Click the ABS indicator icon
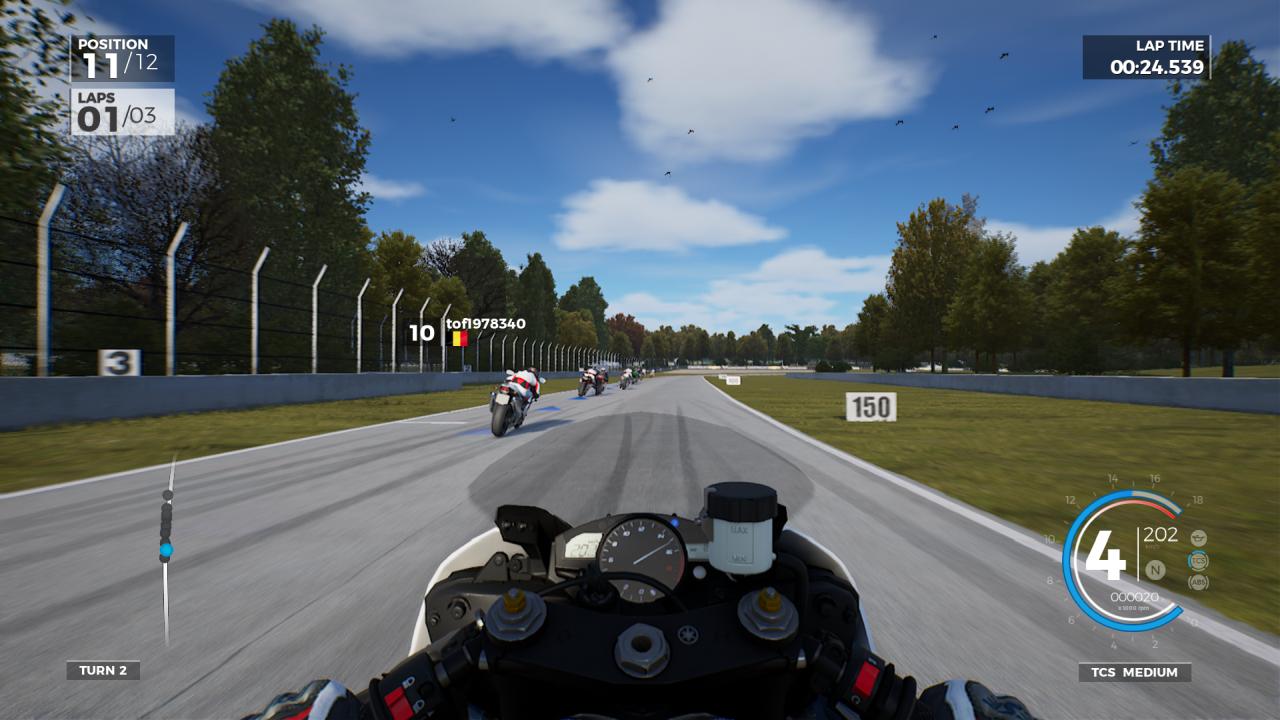This screenshot has width=1280, height=720. 1197,582
